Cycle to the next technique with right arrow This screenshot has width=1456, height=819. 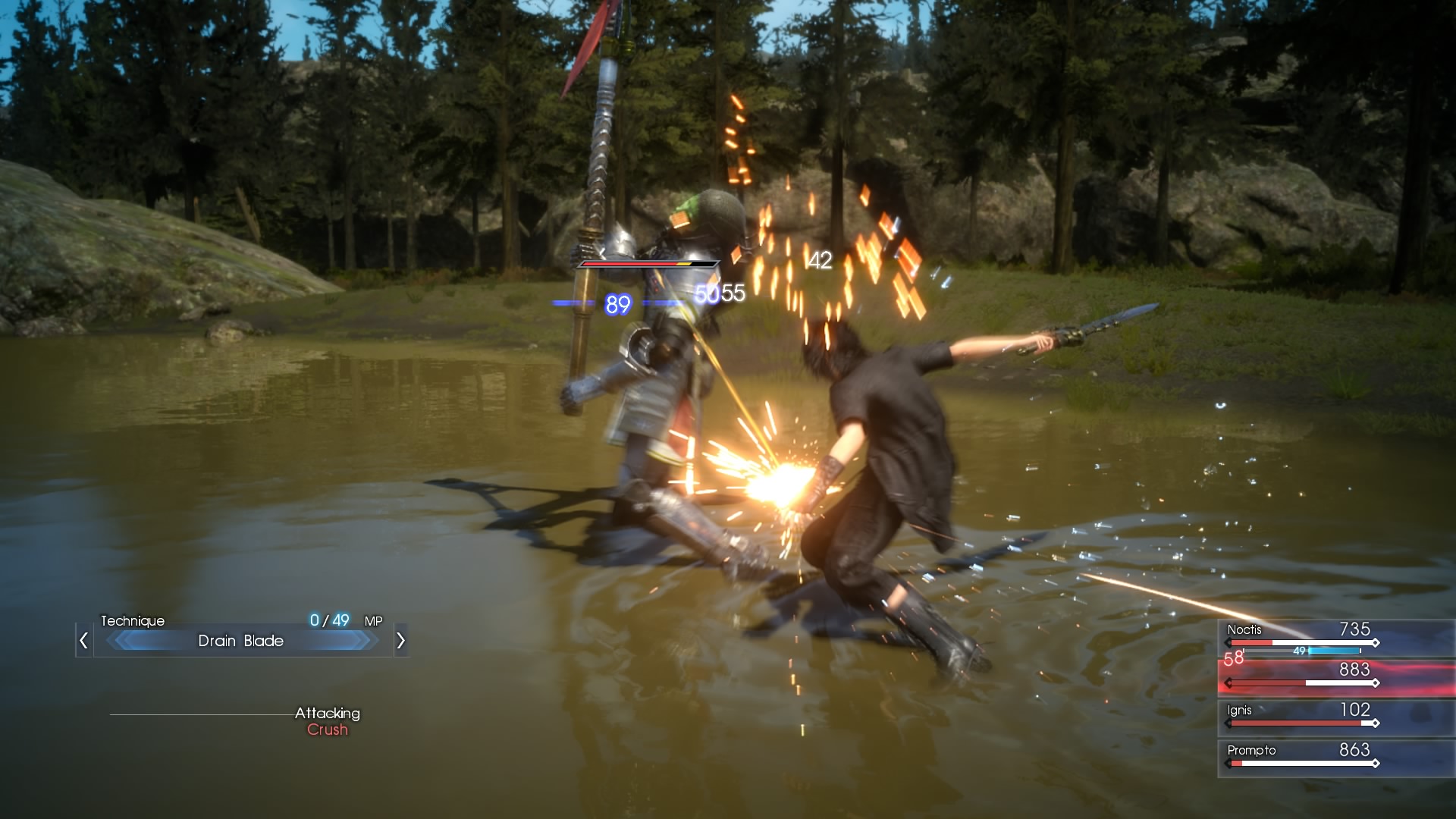(x=400, y=641)
